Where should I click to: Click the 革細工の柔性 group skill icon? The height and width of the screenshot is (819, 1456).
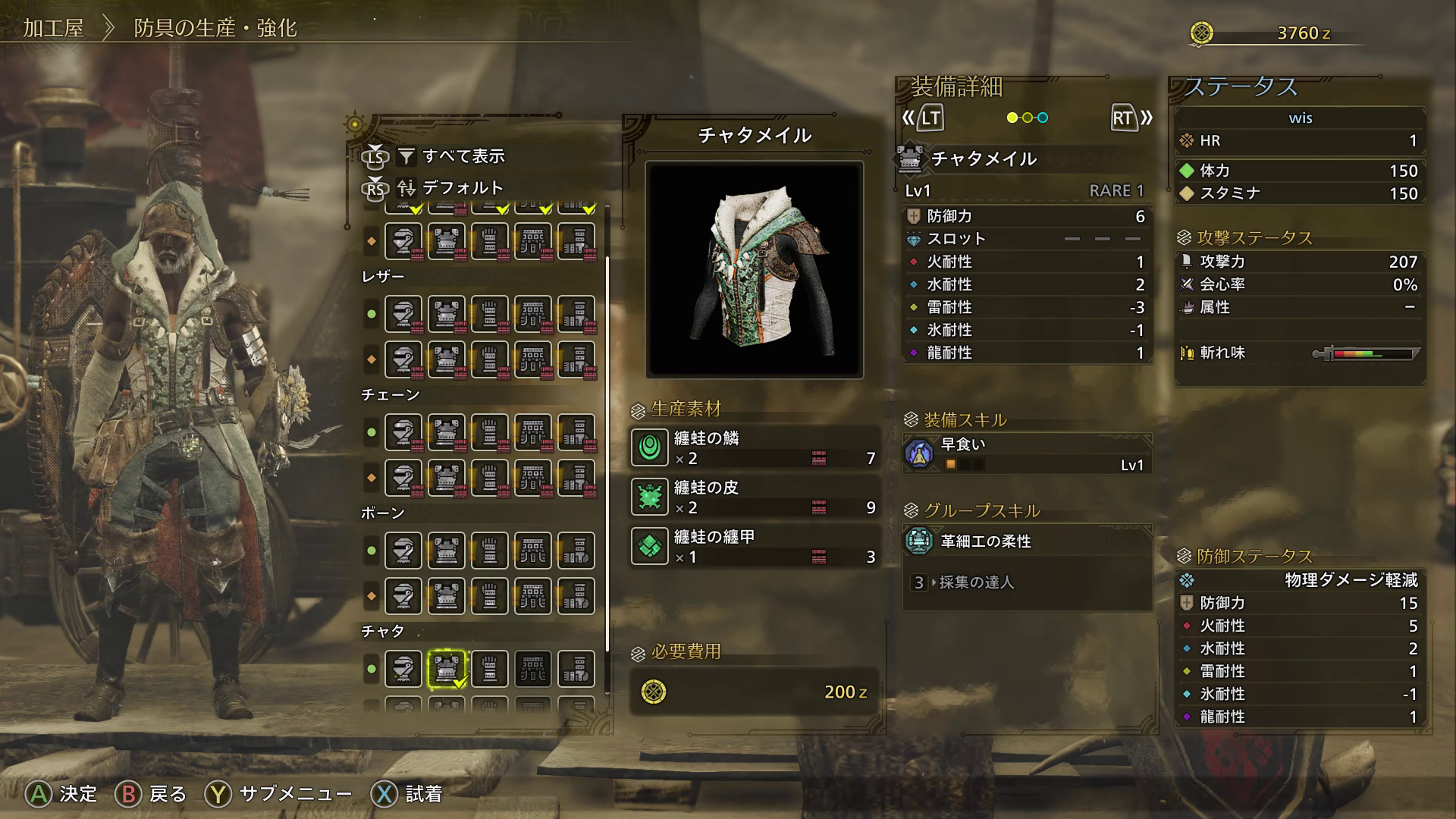tap(920, 541)
